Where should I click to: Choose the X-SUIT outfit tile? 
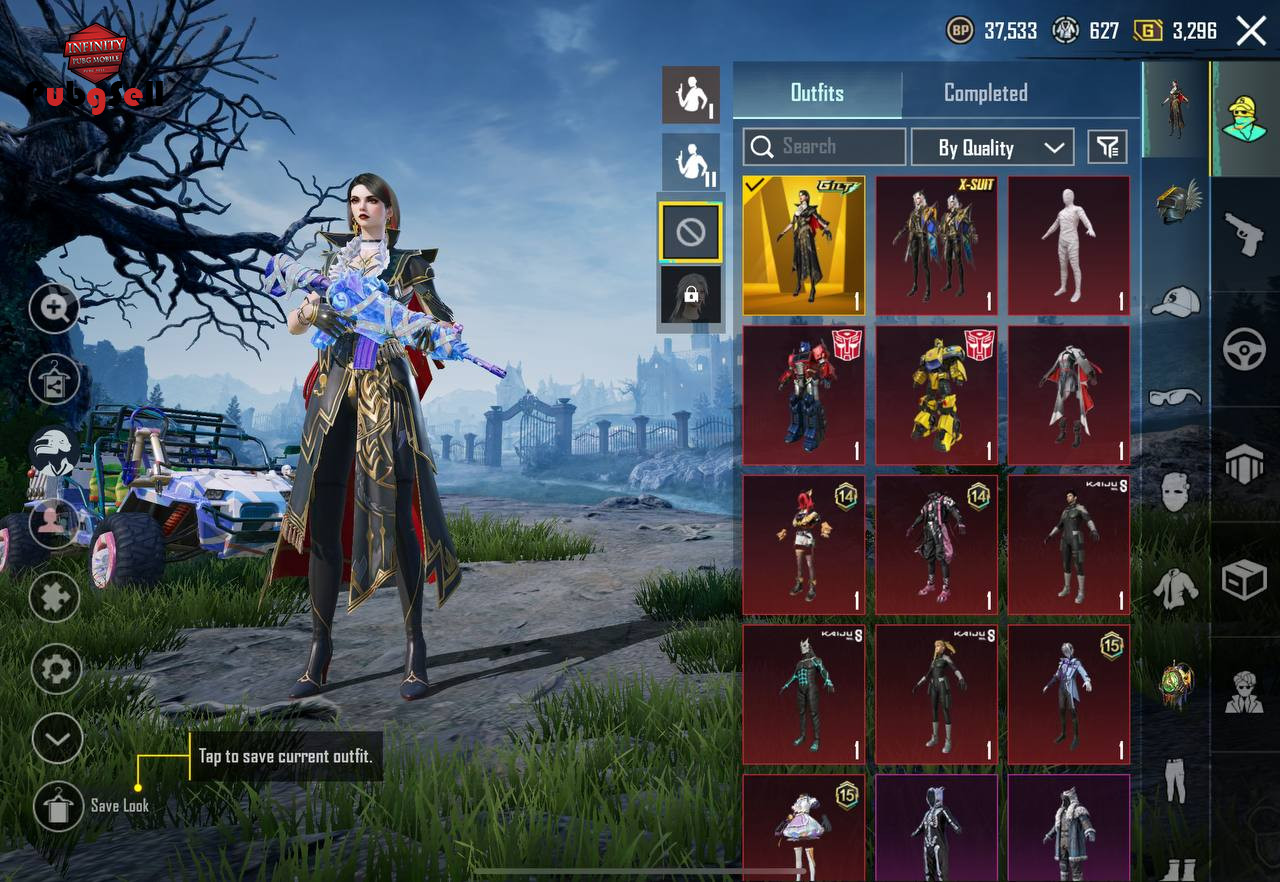pos(936,245)
